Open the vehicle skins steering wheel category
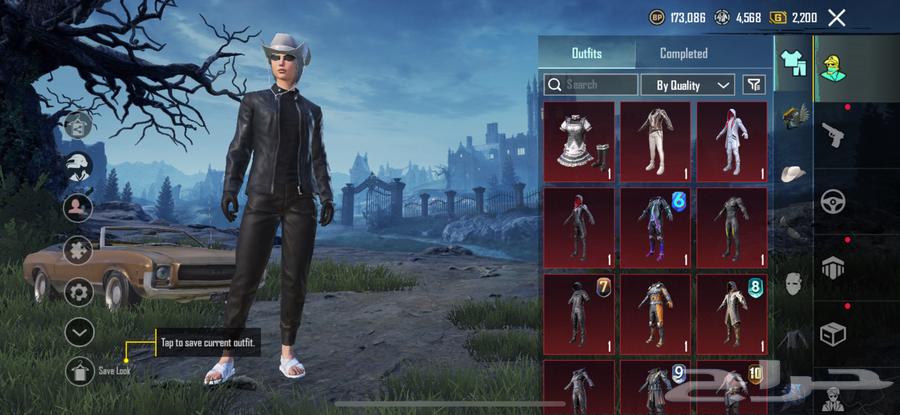 coord(833,200)
